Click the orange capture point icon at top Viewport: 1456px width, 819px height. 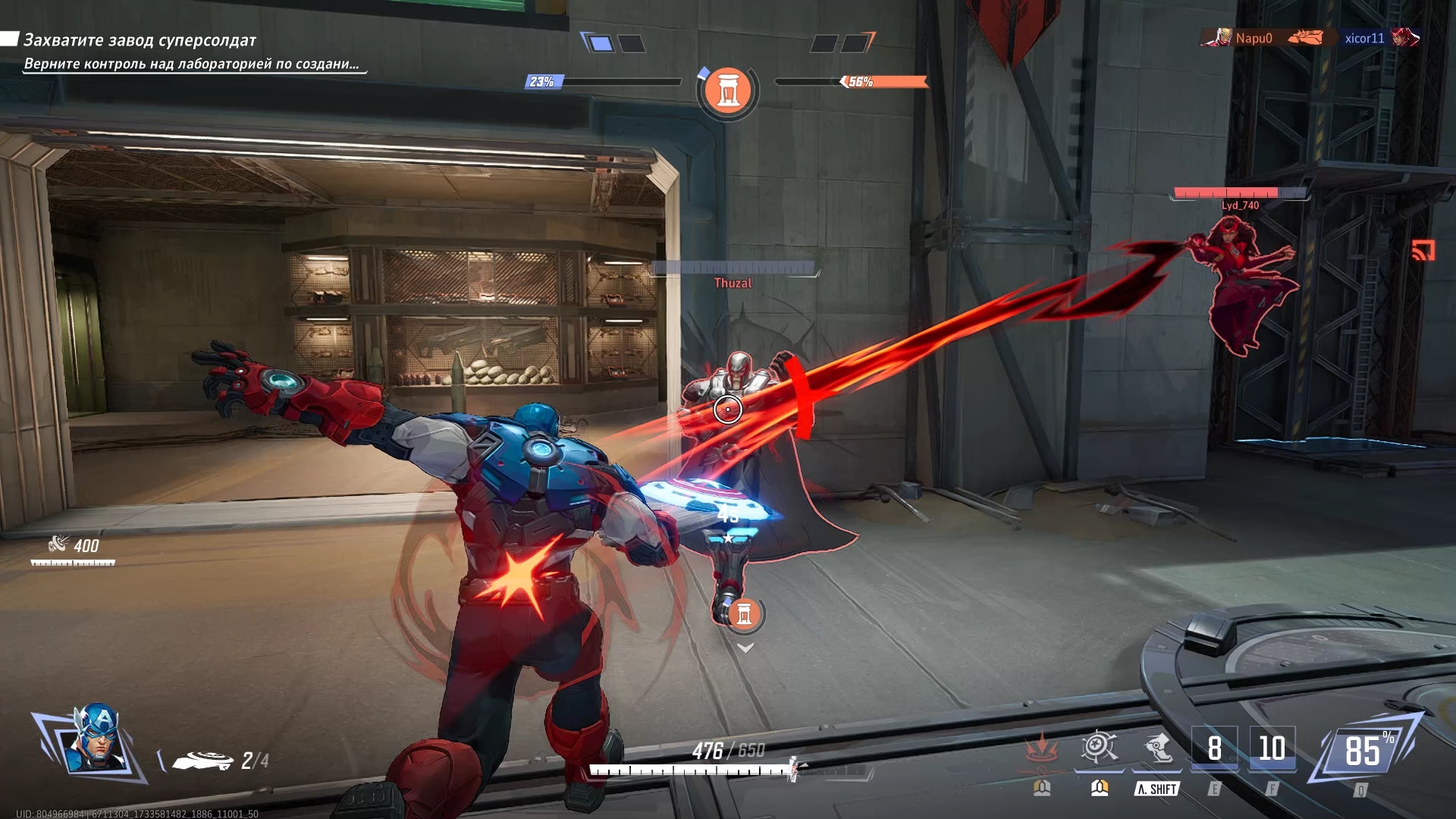[728, 91]
